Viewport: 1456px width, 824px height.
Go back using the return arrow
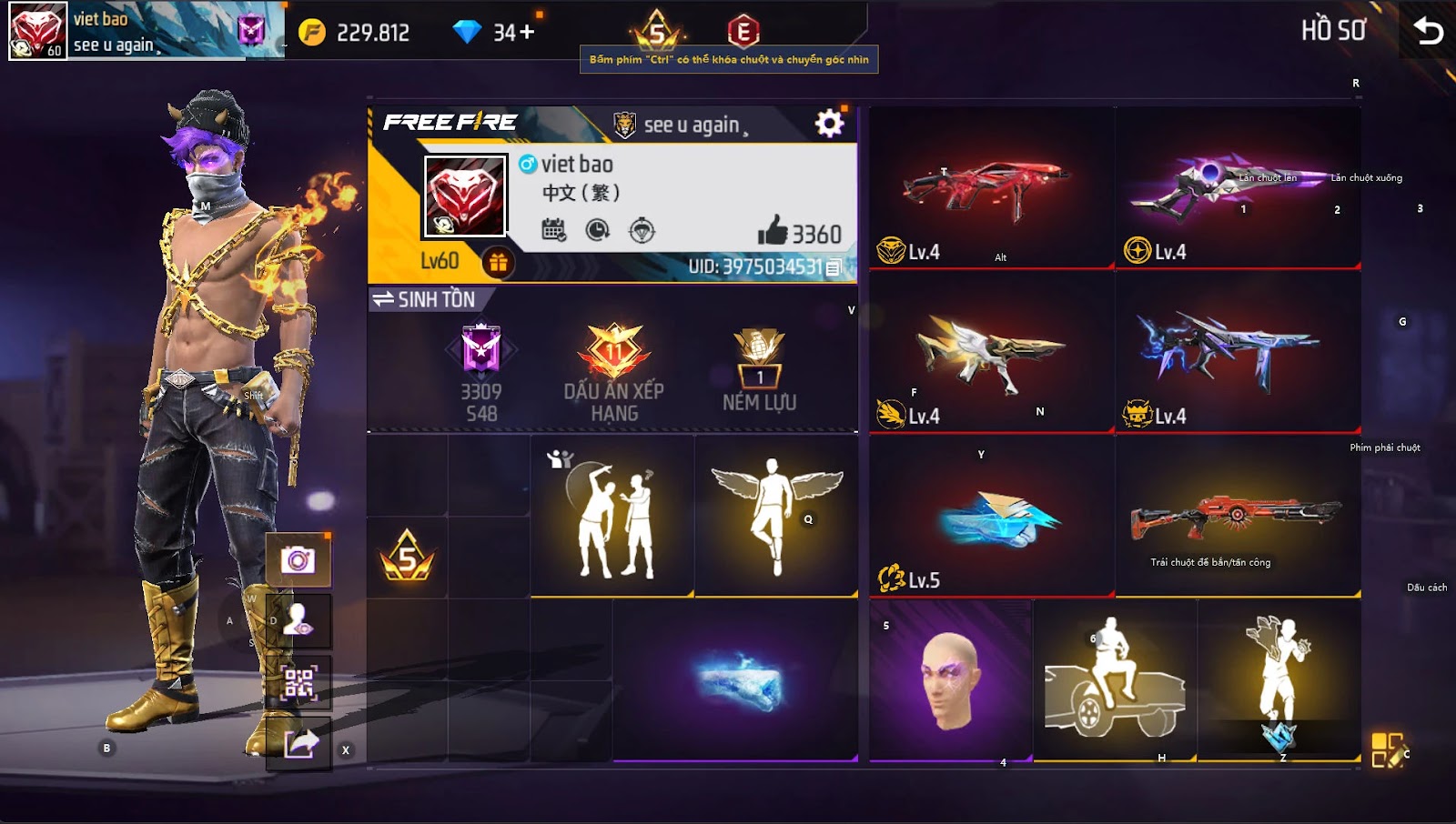coord(1428,32)
